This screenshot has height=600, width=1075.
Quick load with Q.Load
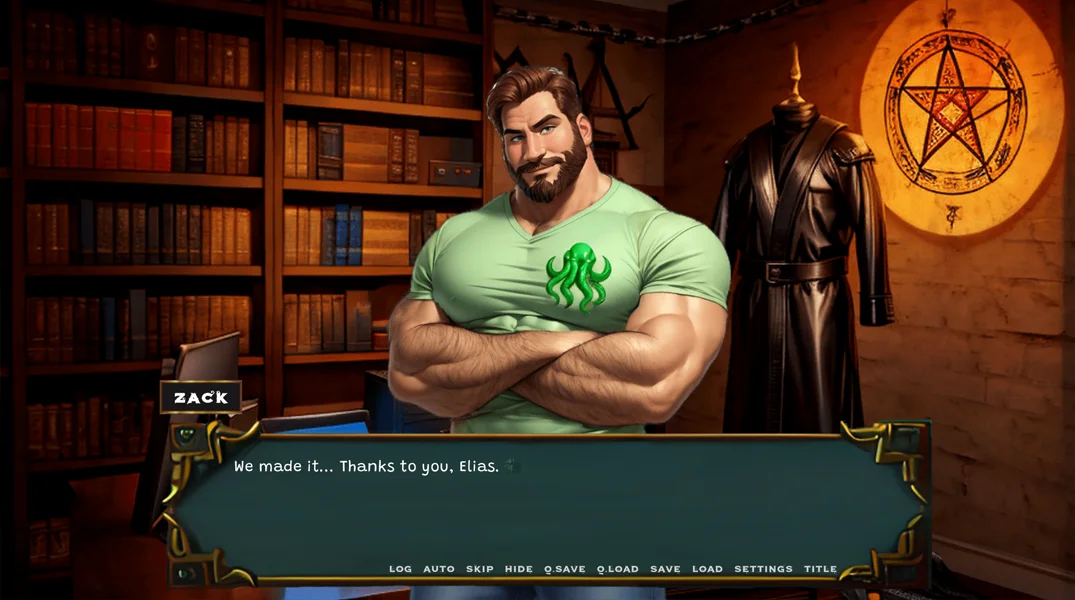[x=618, y=569]
